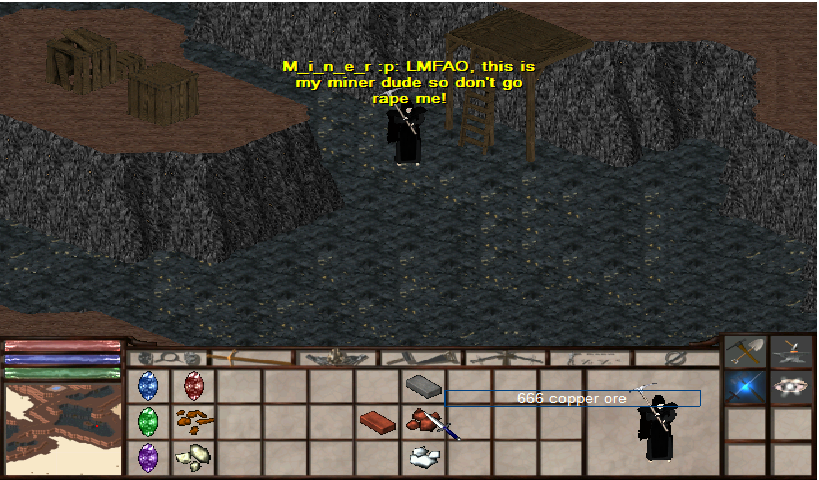Select the blue gem in inventory
Image resolution: width=819 pixels, height=480 pixels.
click(149, 385)
